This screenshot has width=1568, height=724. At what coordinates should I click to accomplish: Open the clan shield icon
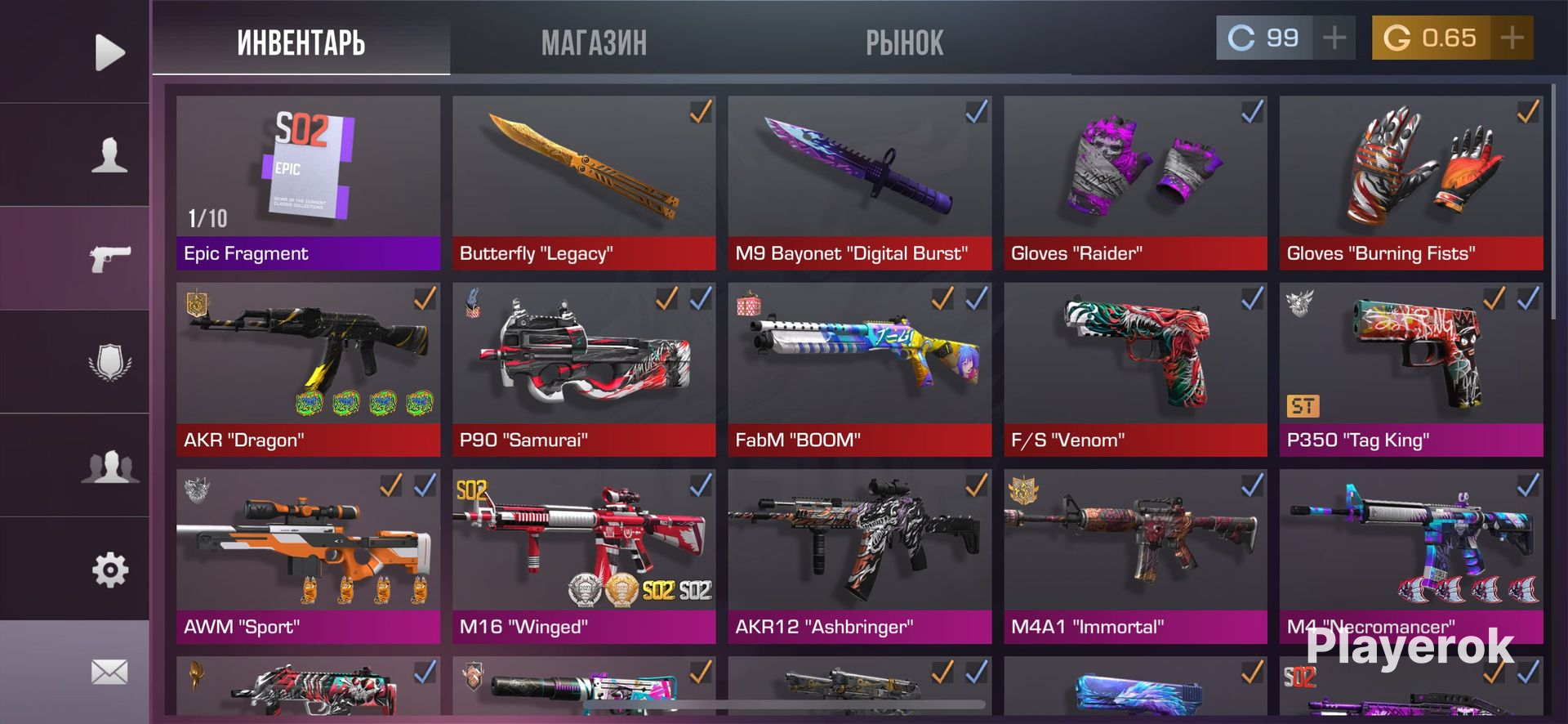point(109,362)
